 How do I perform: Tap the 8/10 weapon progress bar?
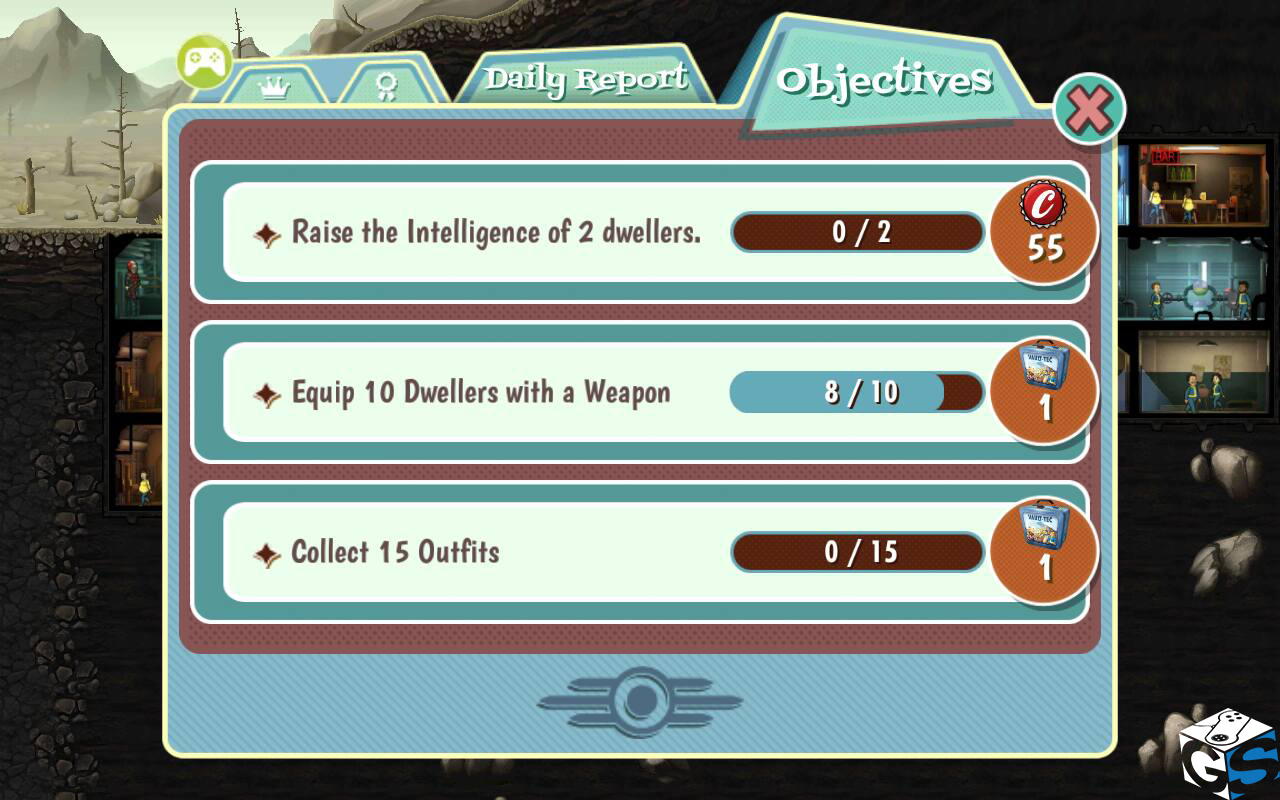click(x=857, y=392)
